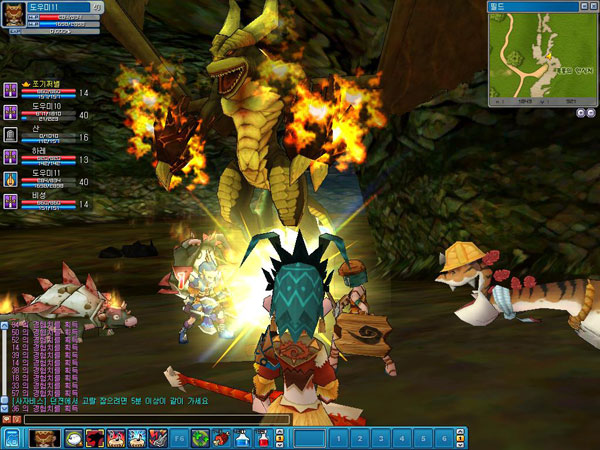Click the F6 hotbar slot

(x=179, y=438)
